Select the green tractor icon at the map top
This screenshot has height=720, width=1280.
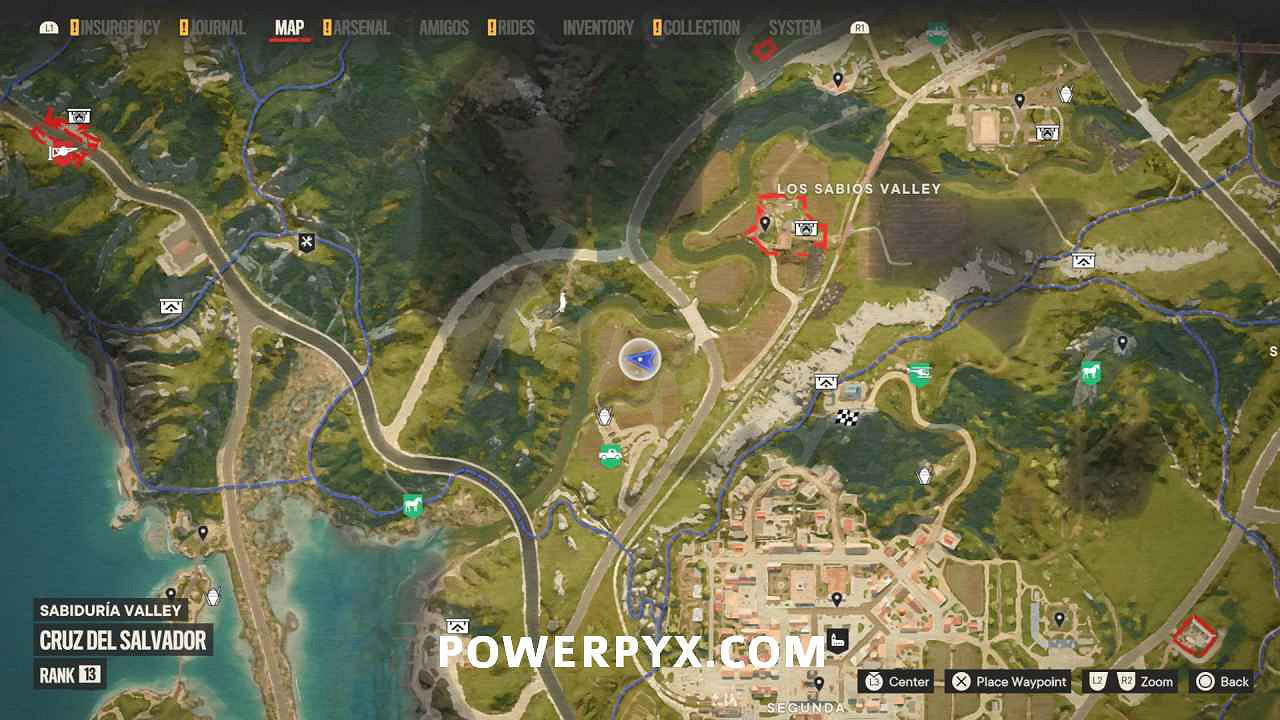click(x=935, y=33)
